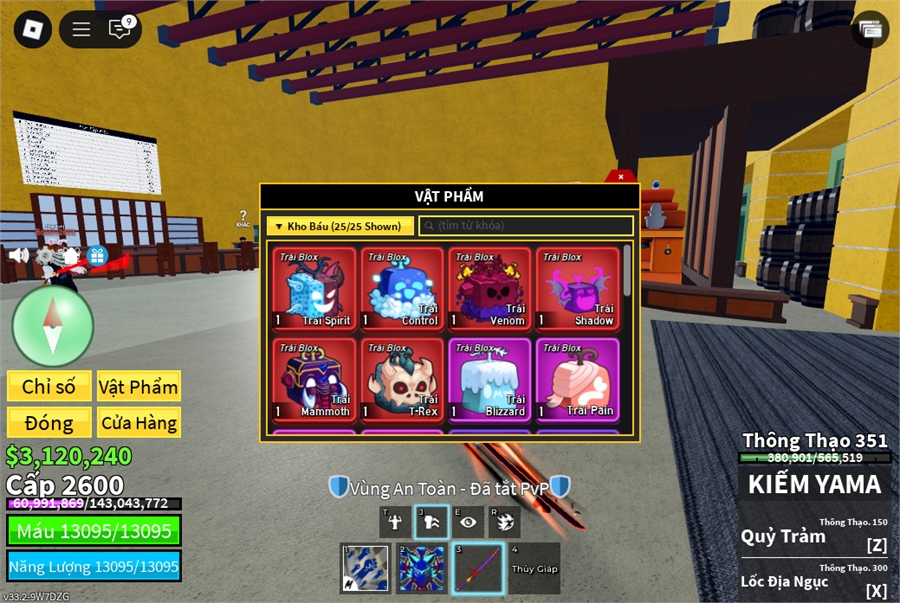Click the Đóng button

[49, 422]
